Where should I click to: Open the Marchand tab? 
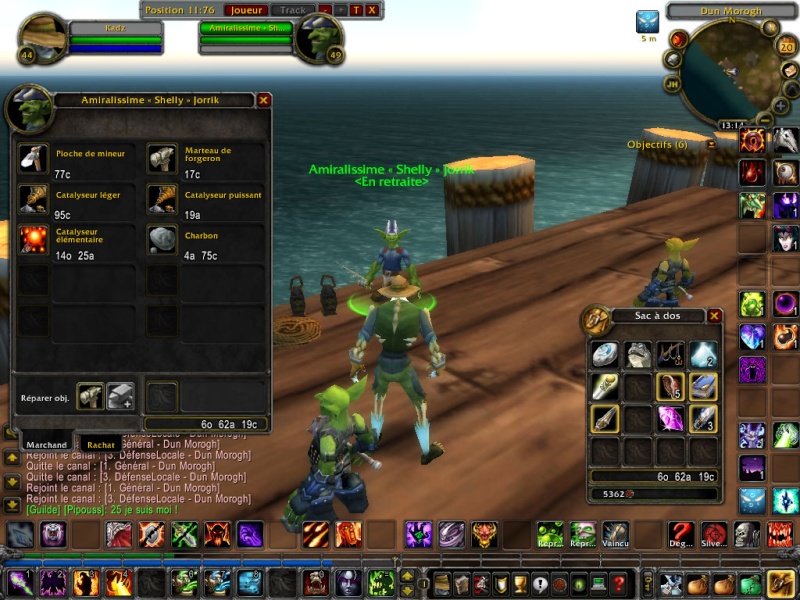tap(46, 445)
